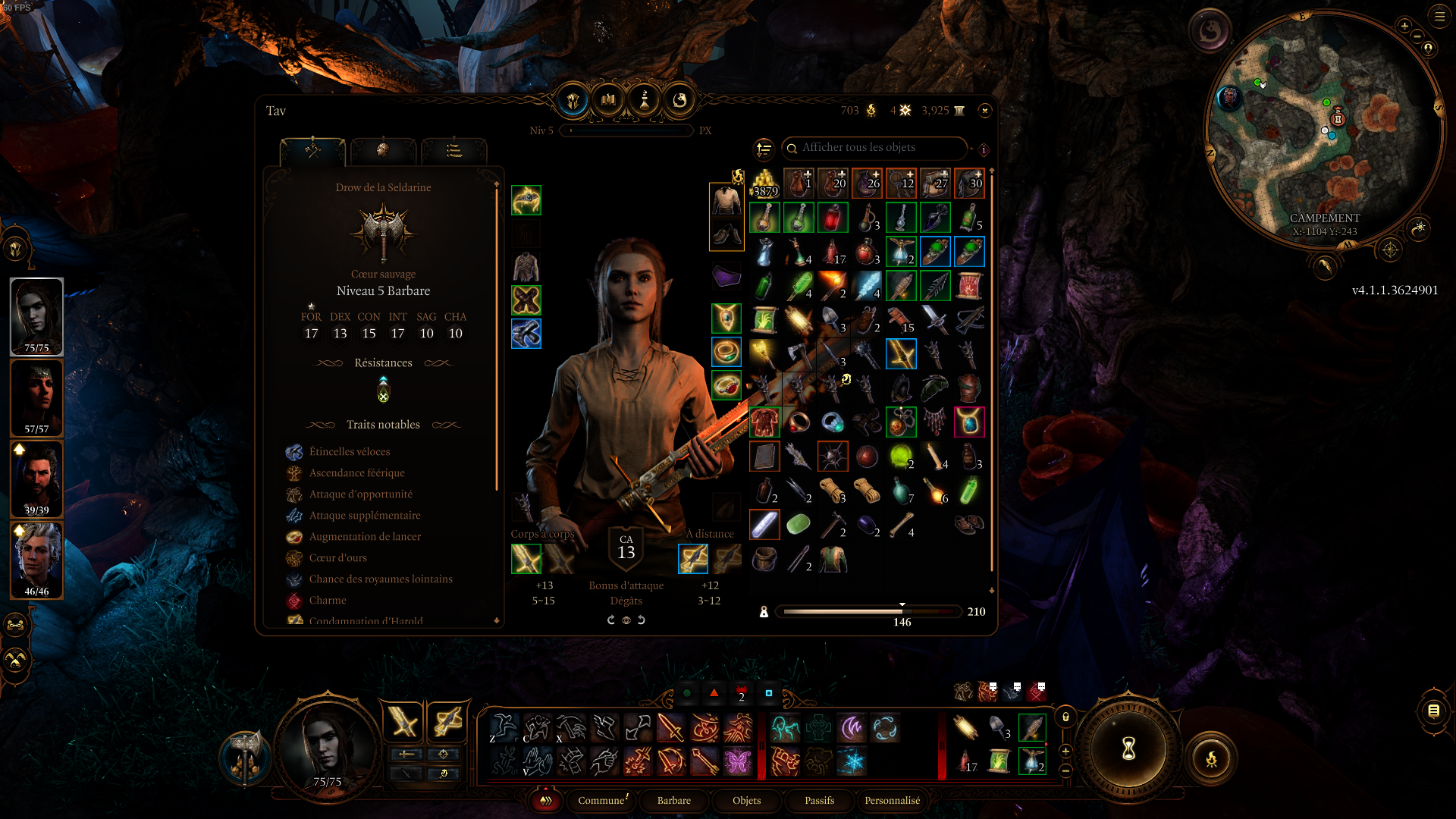The width and height of the screenshot is (1456, 819).
Task: Select the party portrait with 57/57 health
Action: coord(36,398)
